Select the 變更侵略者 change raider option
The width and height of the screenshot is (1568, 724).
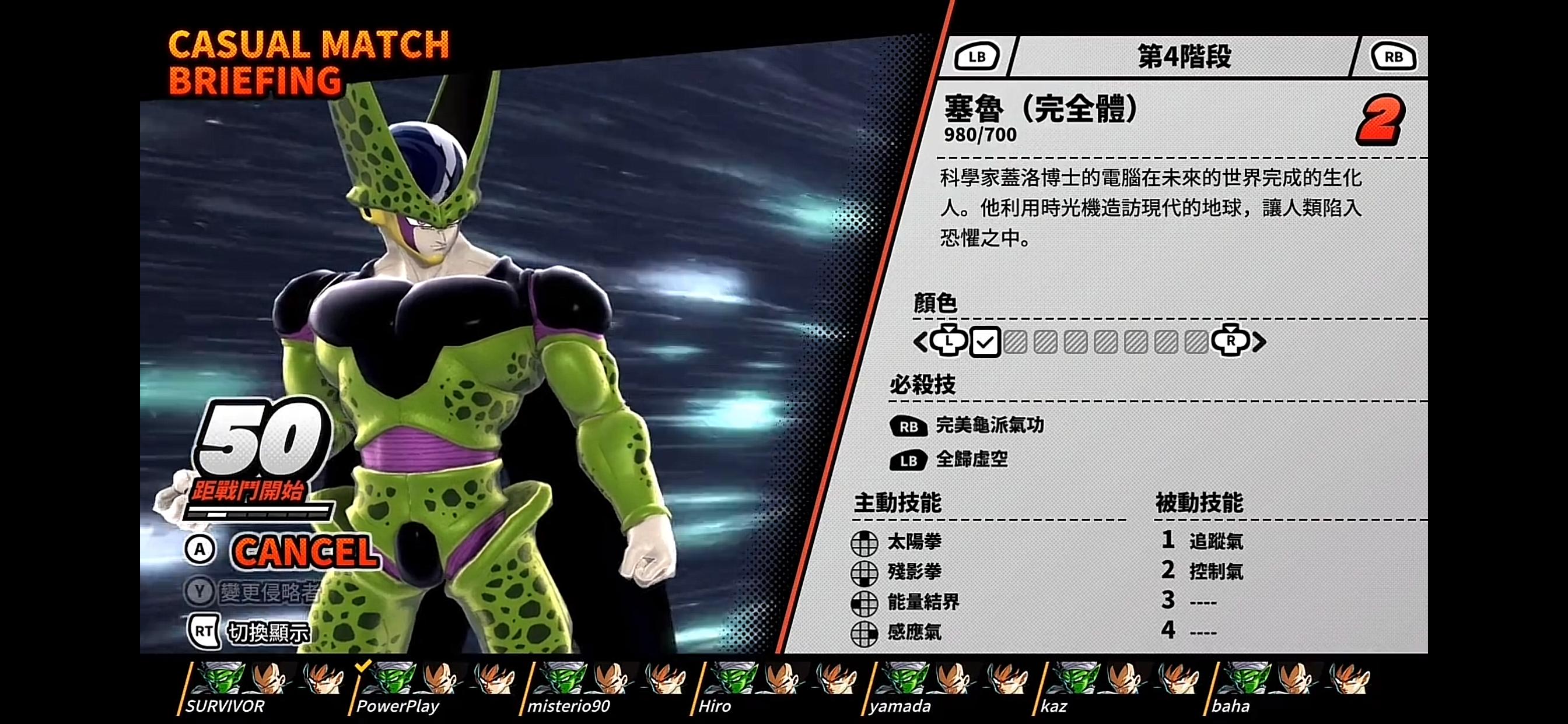click(268, 593)
